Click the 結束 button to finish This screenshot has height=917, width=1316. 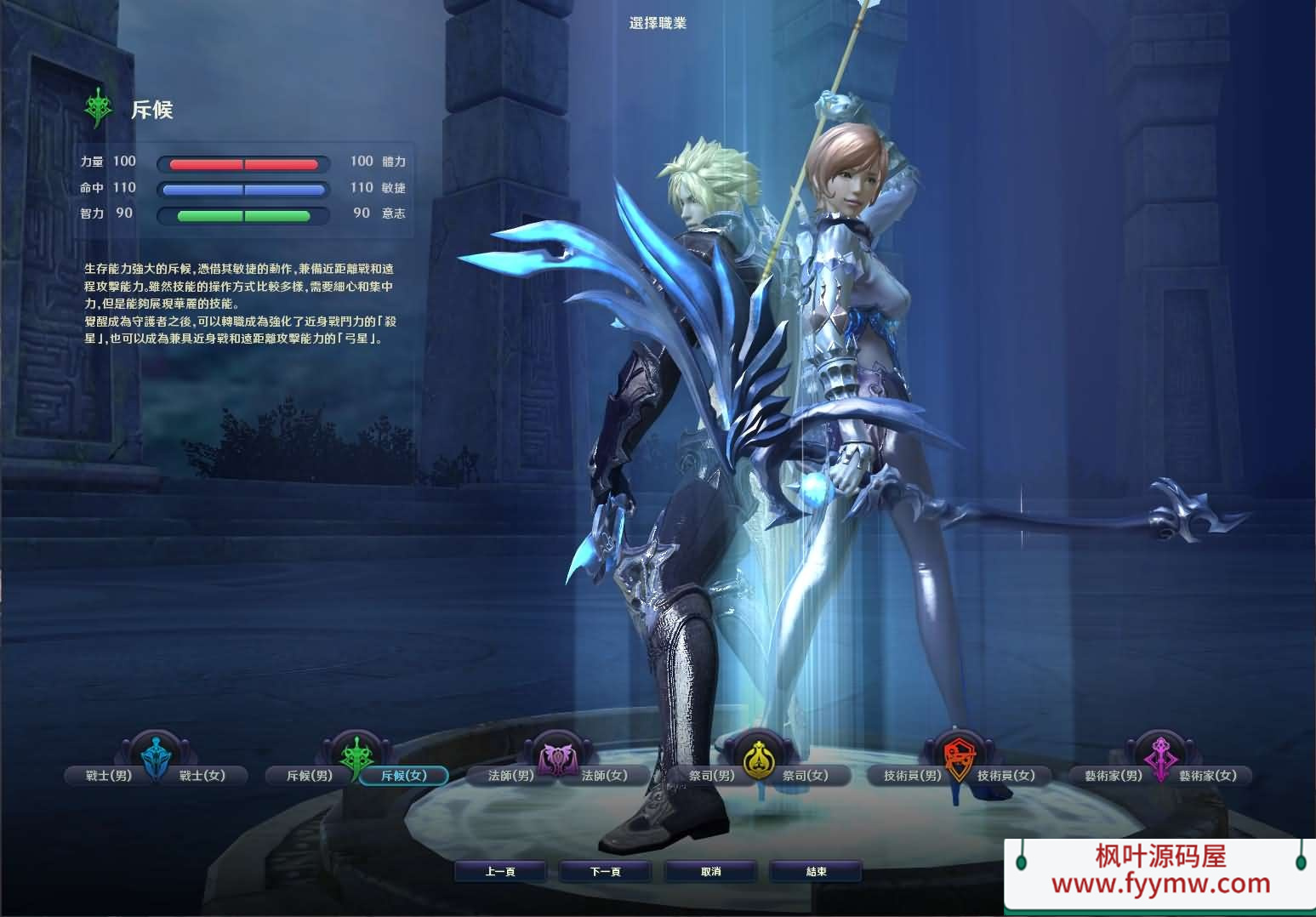pyautogui.click(x=815, y=871)
